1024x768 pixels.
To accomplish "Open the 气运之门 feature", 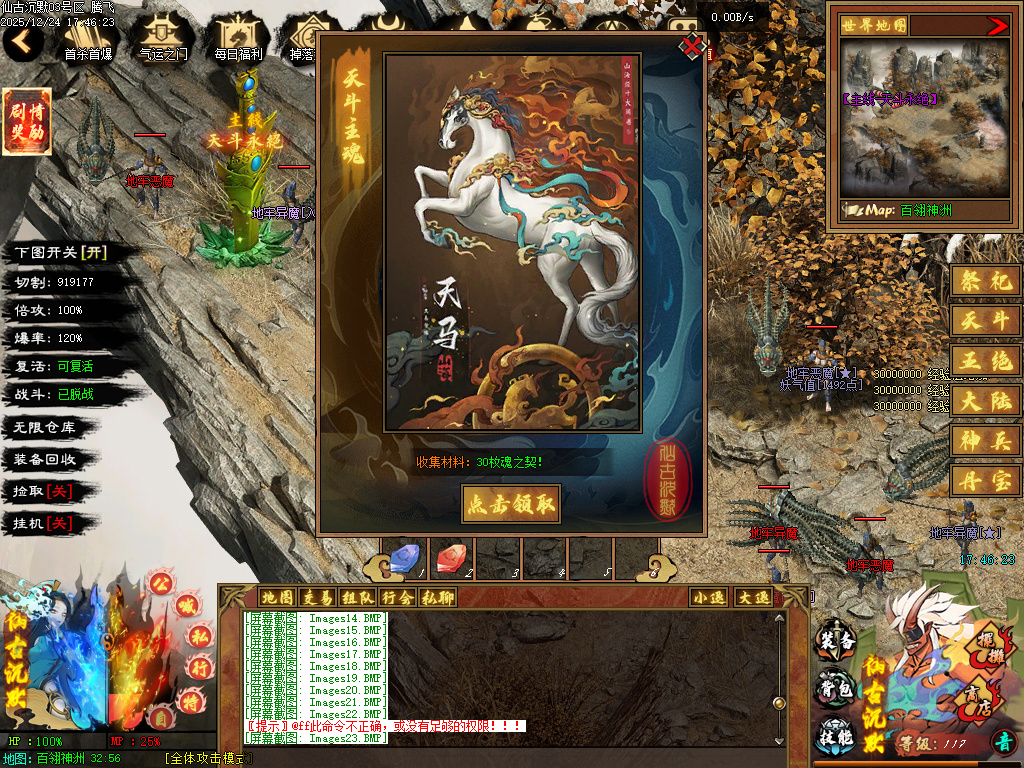I will (x=163, y=40).
